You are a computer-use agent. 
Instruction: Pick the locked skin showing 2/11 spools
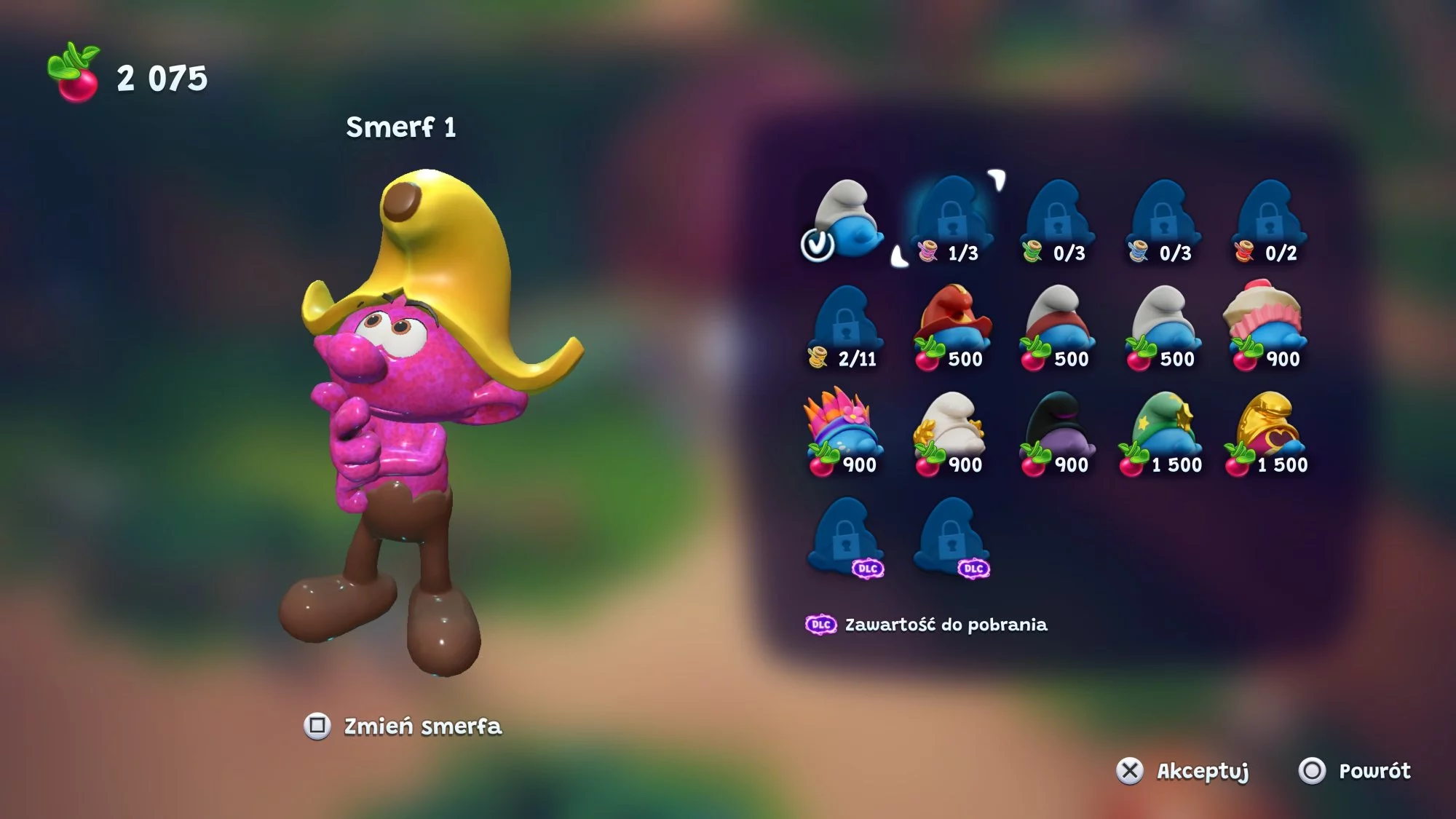click(x=846, y=325)
